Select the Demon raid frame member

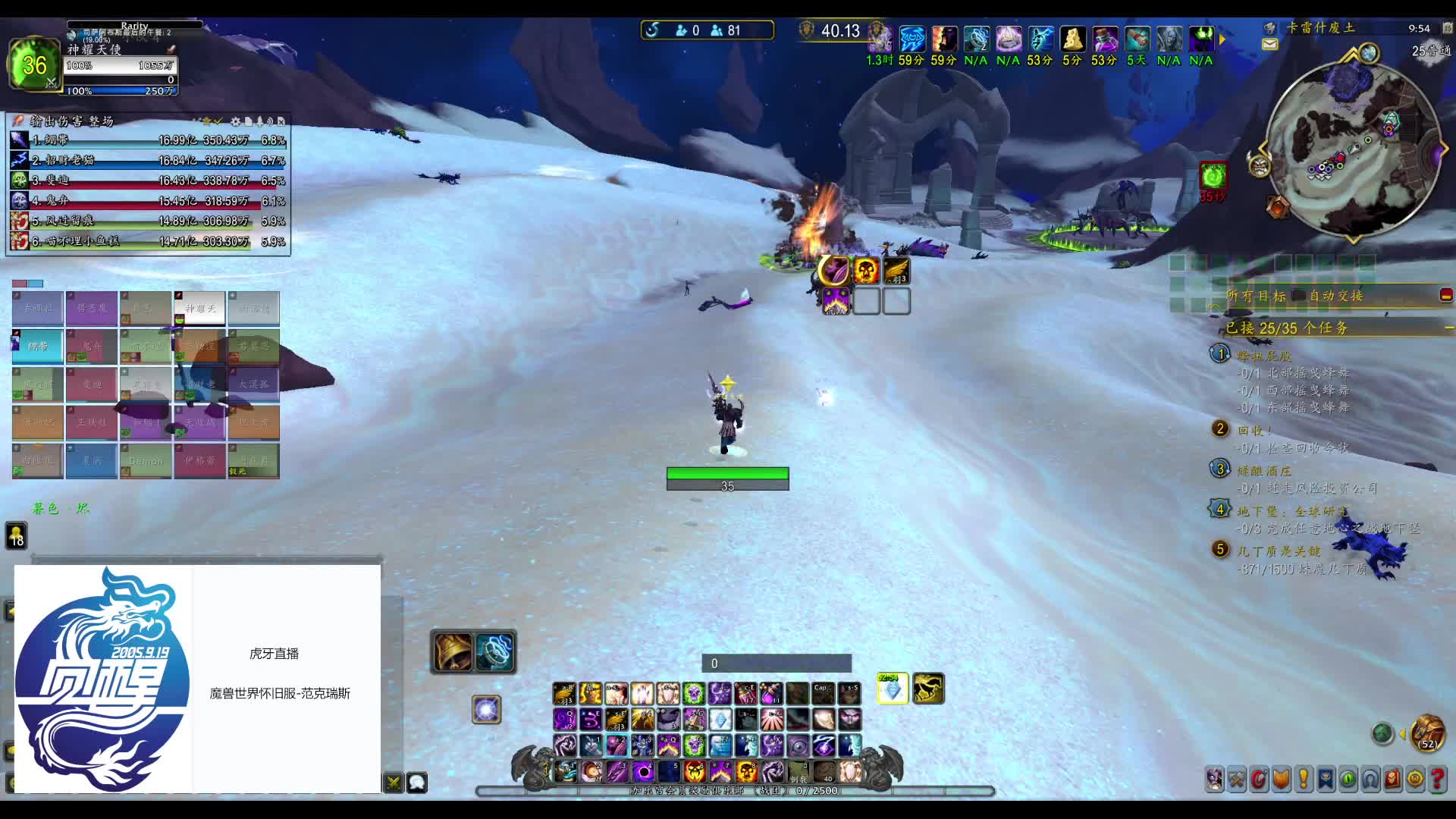pyautogui.click(x=146, y=460)
